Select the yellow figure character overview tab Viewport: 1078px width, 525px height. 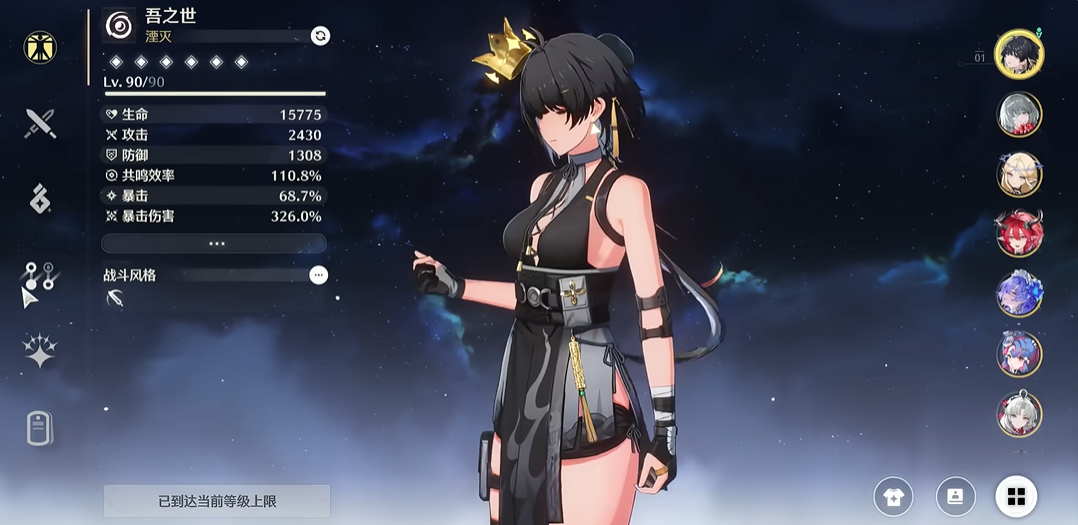(x=40, y=47)
